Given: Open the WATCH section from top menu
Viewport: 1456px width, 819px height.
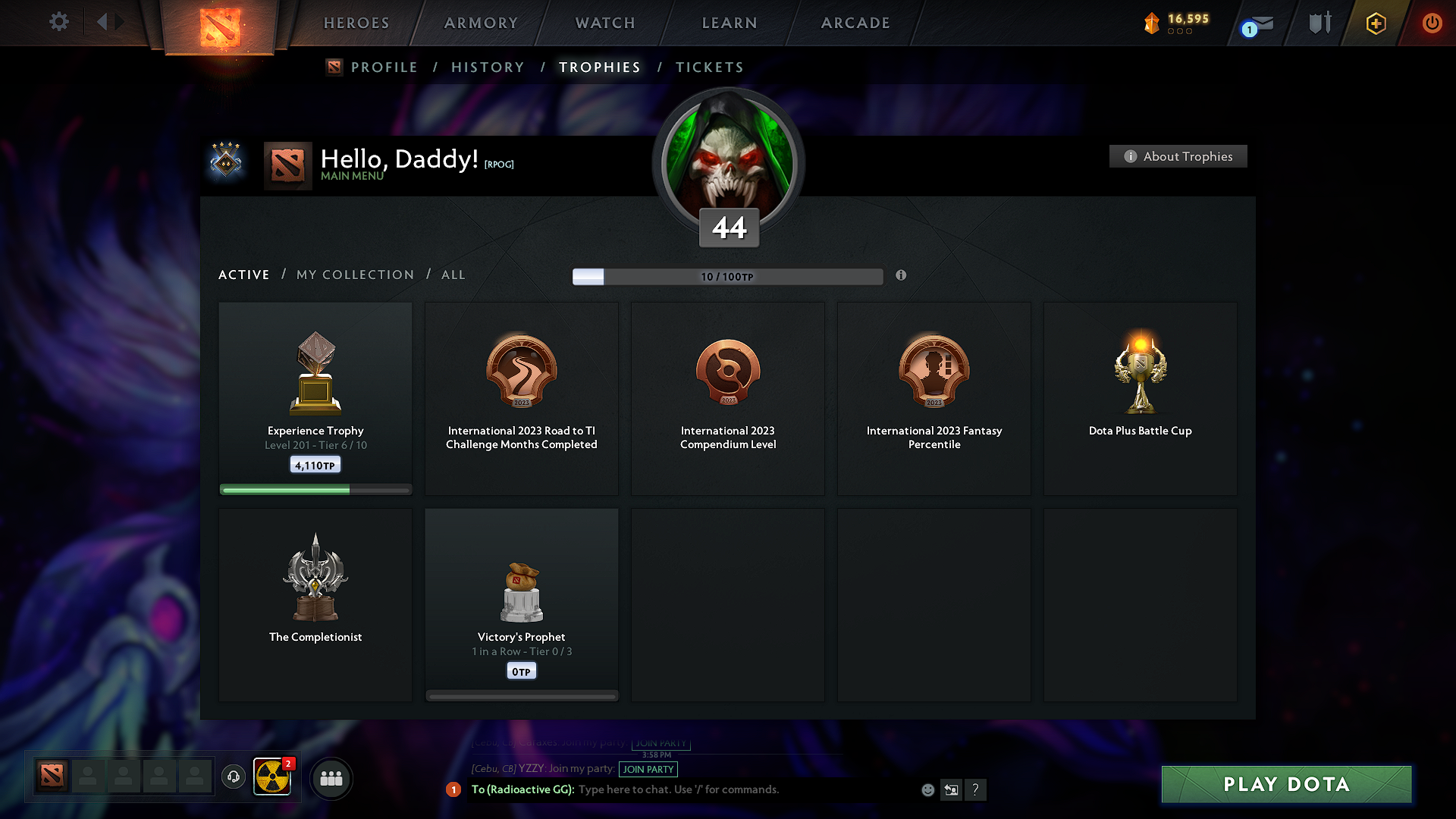Looking at the screenshot, I should (604, 23).
